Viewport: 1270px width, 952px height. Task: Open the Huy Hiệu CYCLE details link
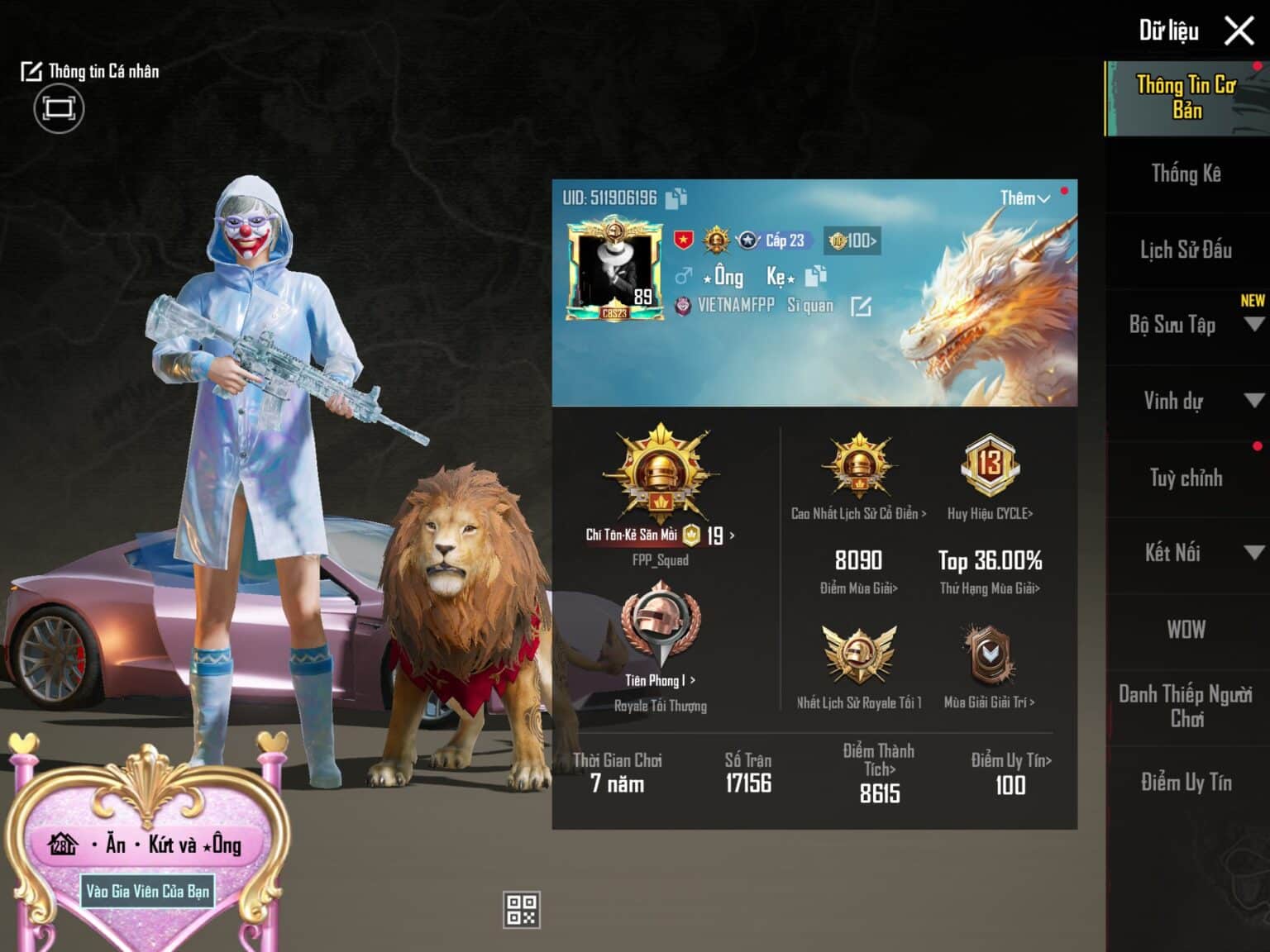(x=989, y=512)
